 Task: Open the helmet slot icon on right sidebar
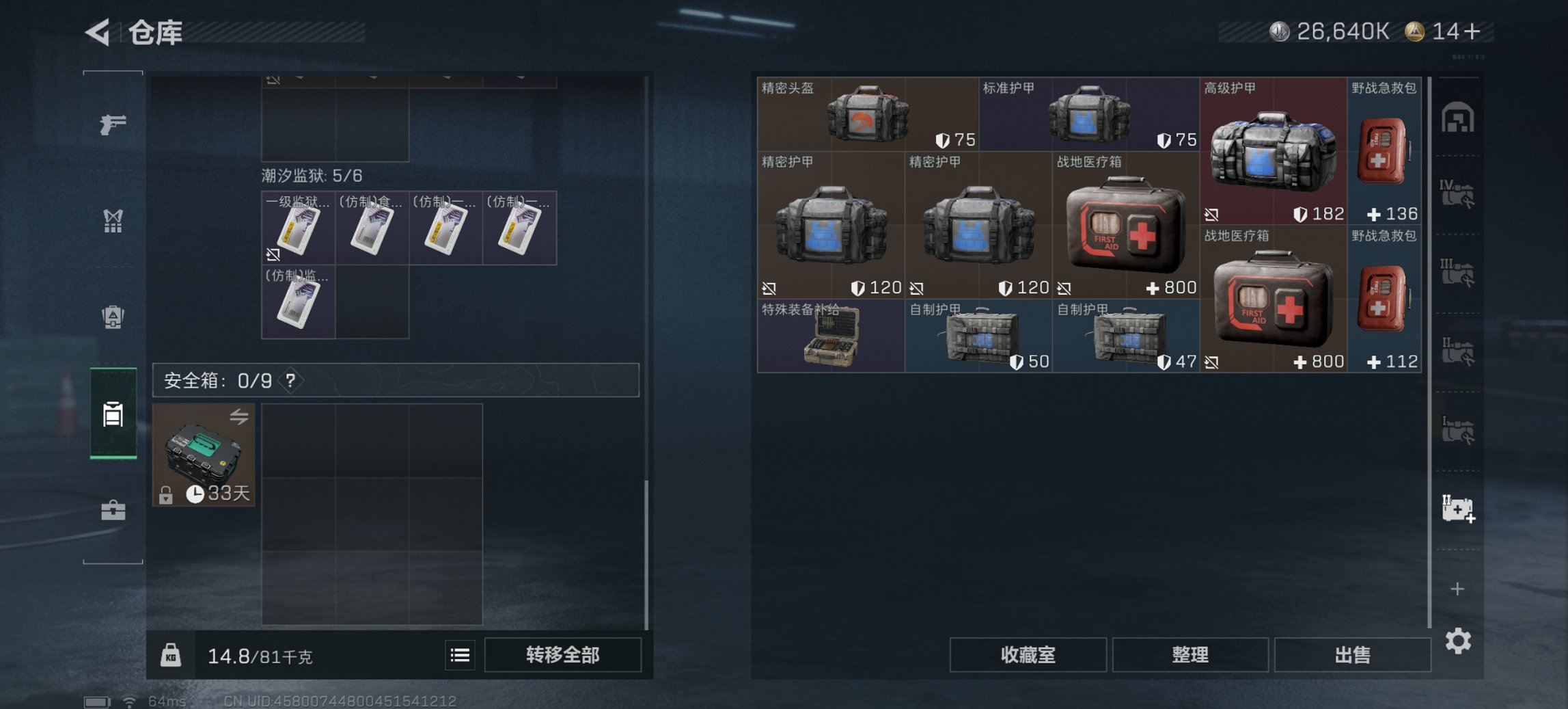tap(1459, 118)
